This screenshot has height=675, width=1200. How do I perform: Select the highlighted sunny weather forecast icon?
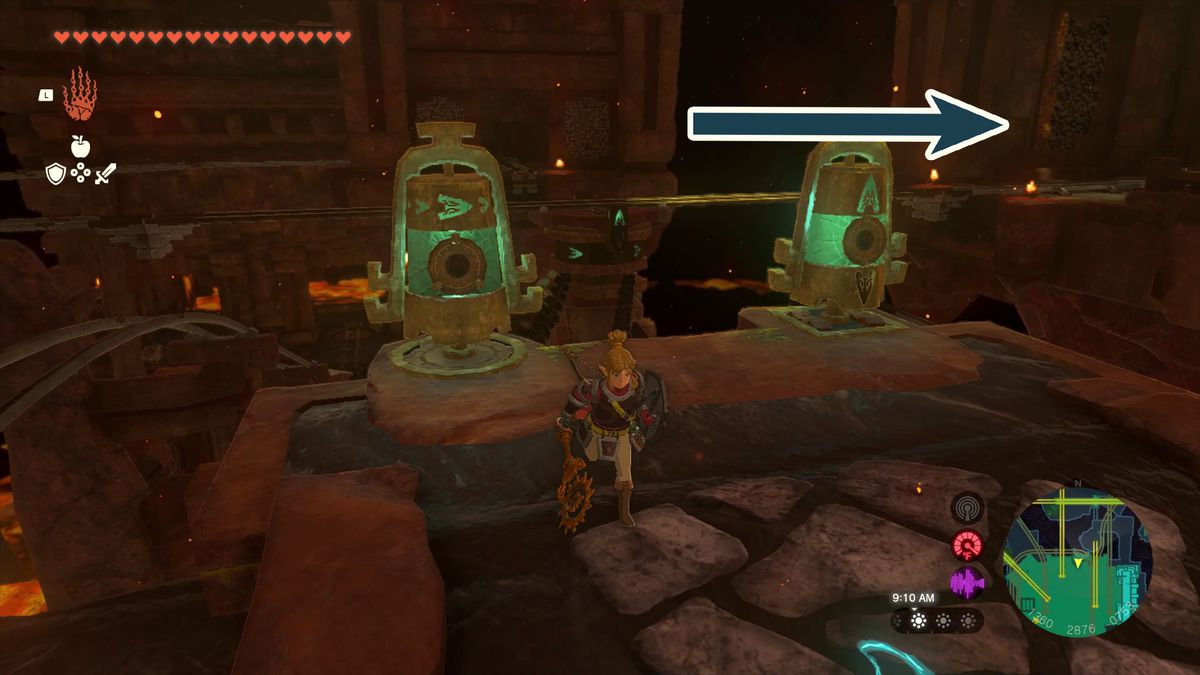point(915,620)
